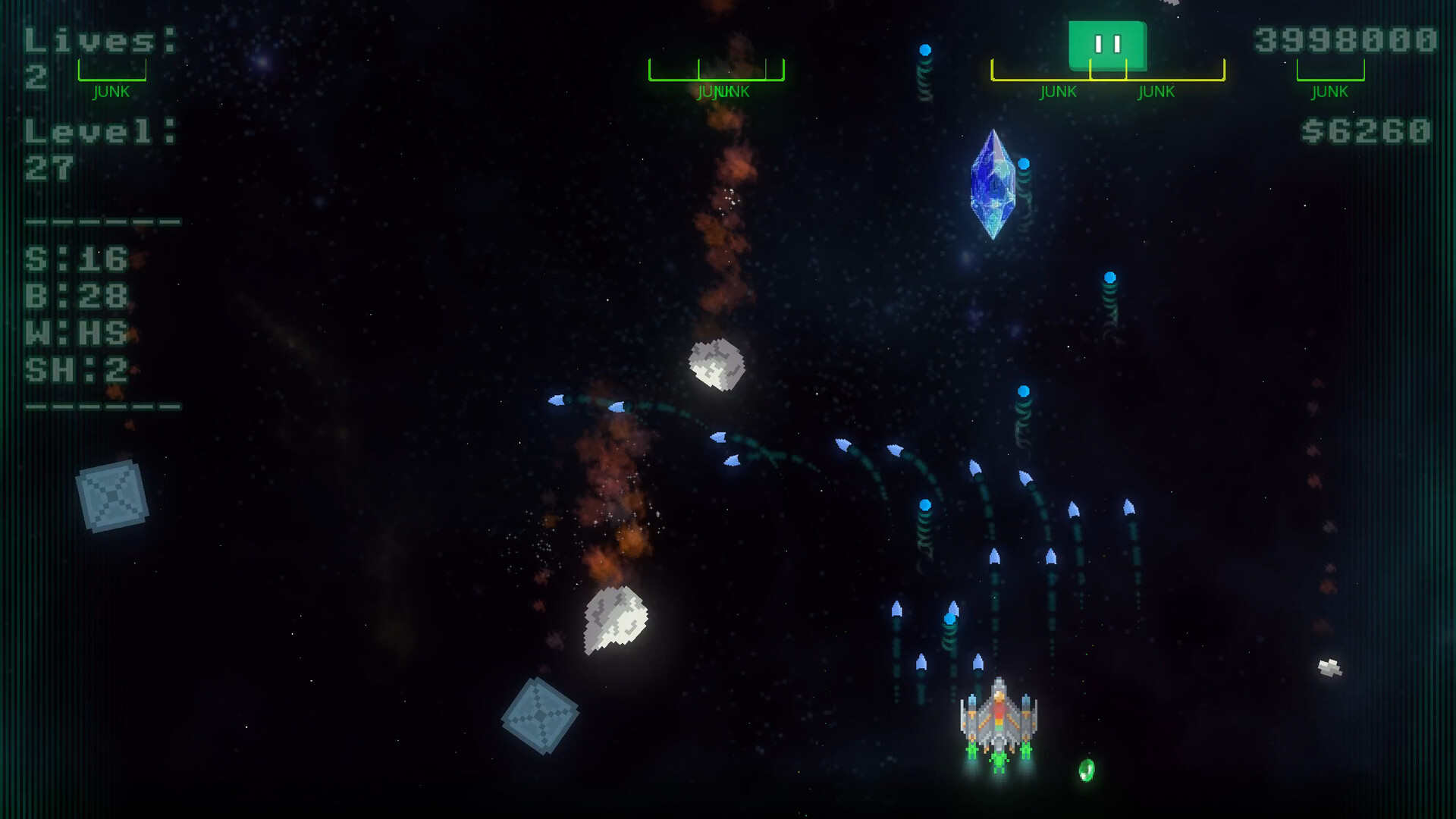Viewport: 1456px width, 819px height.
Task: Click the Level 27 indicator
Action: 87,144
